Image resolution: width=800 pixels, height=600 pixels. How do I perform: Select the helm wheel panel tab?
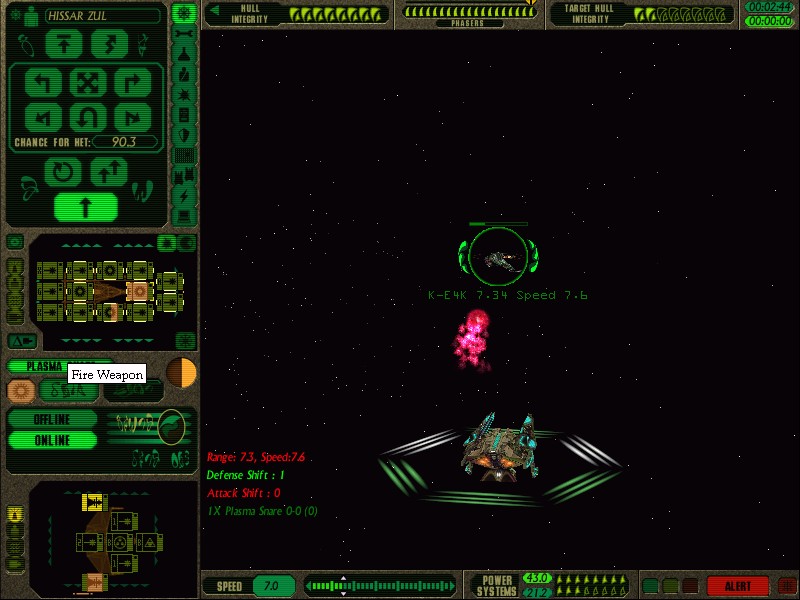click(x=183, y=13)
